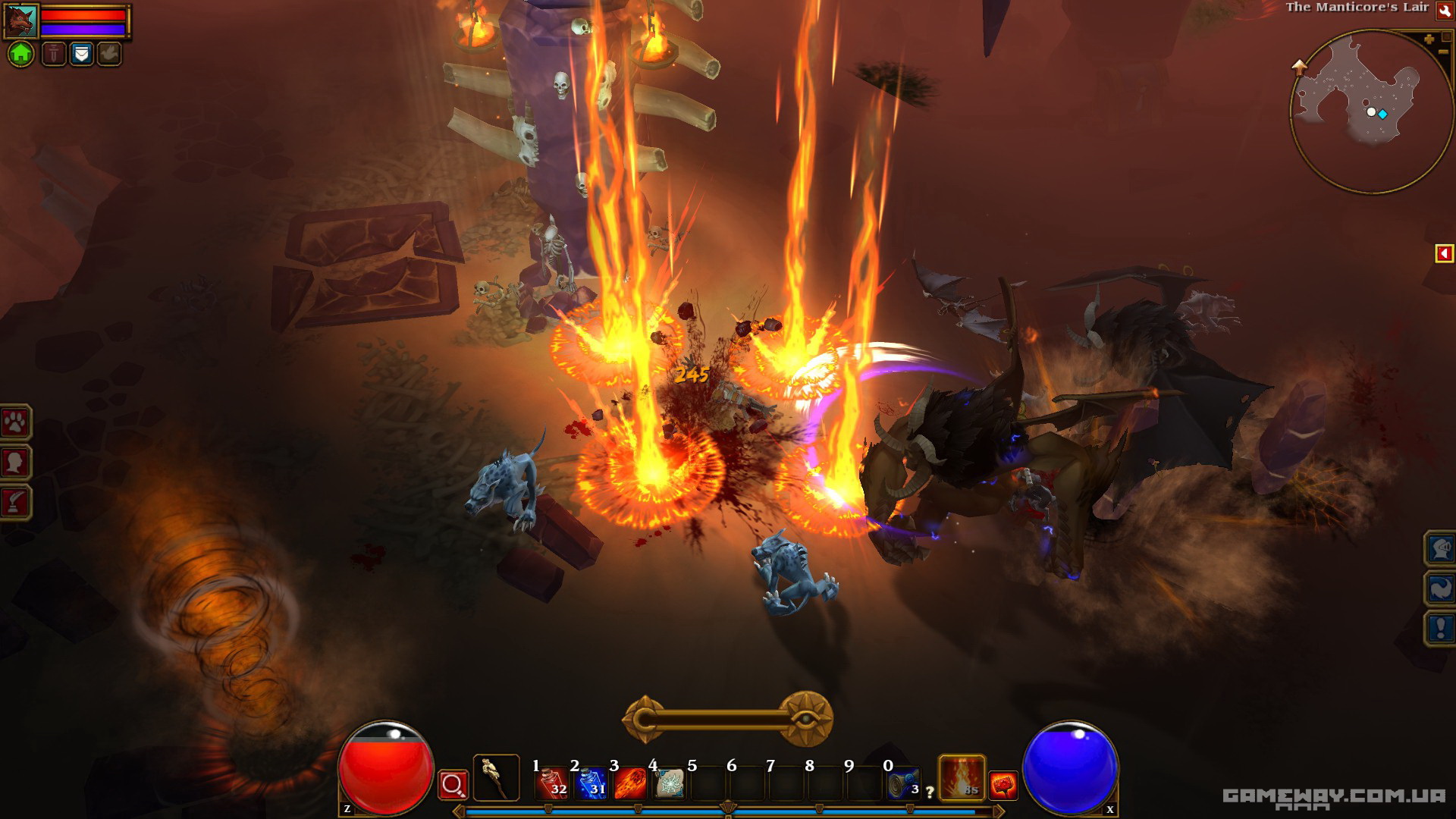Screen dimensions: 1456x819
Task: Zoom out the minimap with minus button
Action: pyautogui.click(x=1442, y=52)
